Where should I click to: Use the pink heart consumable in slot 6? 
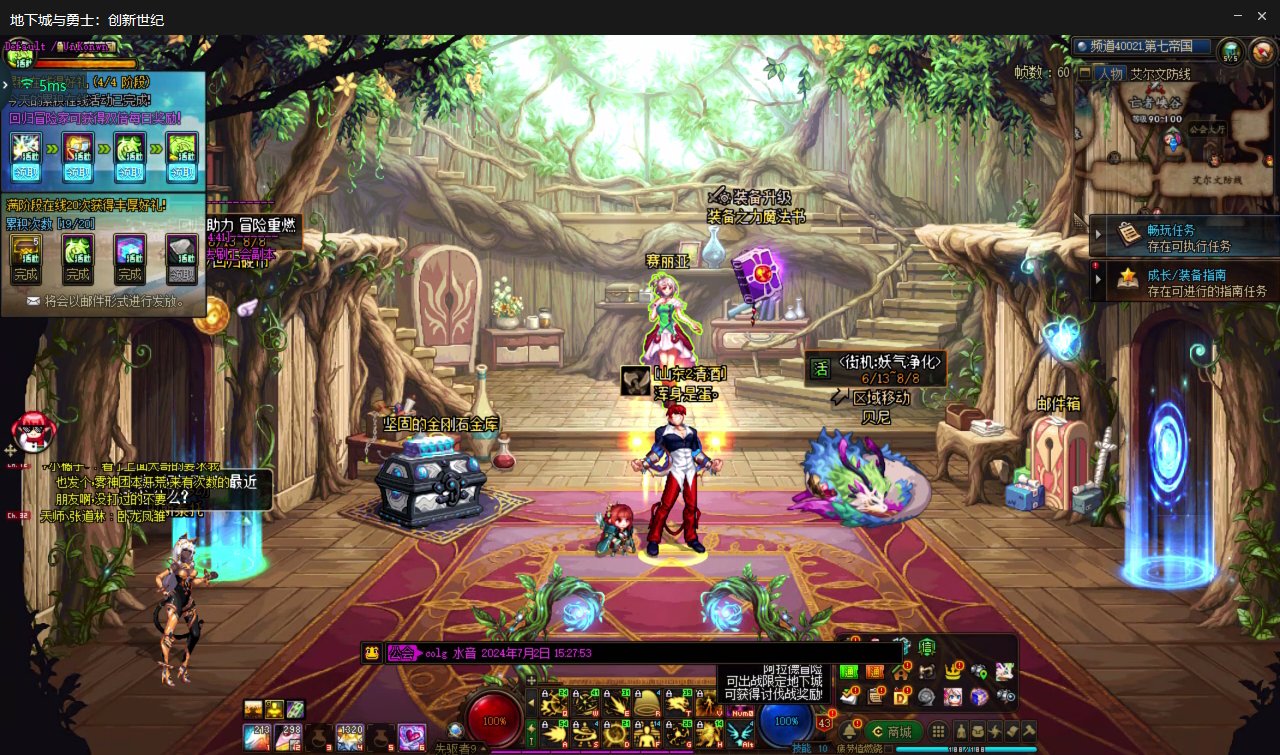click(411, 737)
